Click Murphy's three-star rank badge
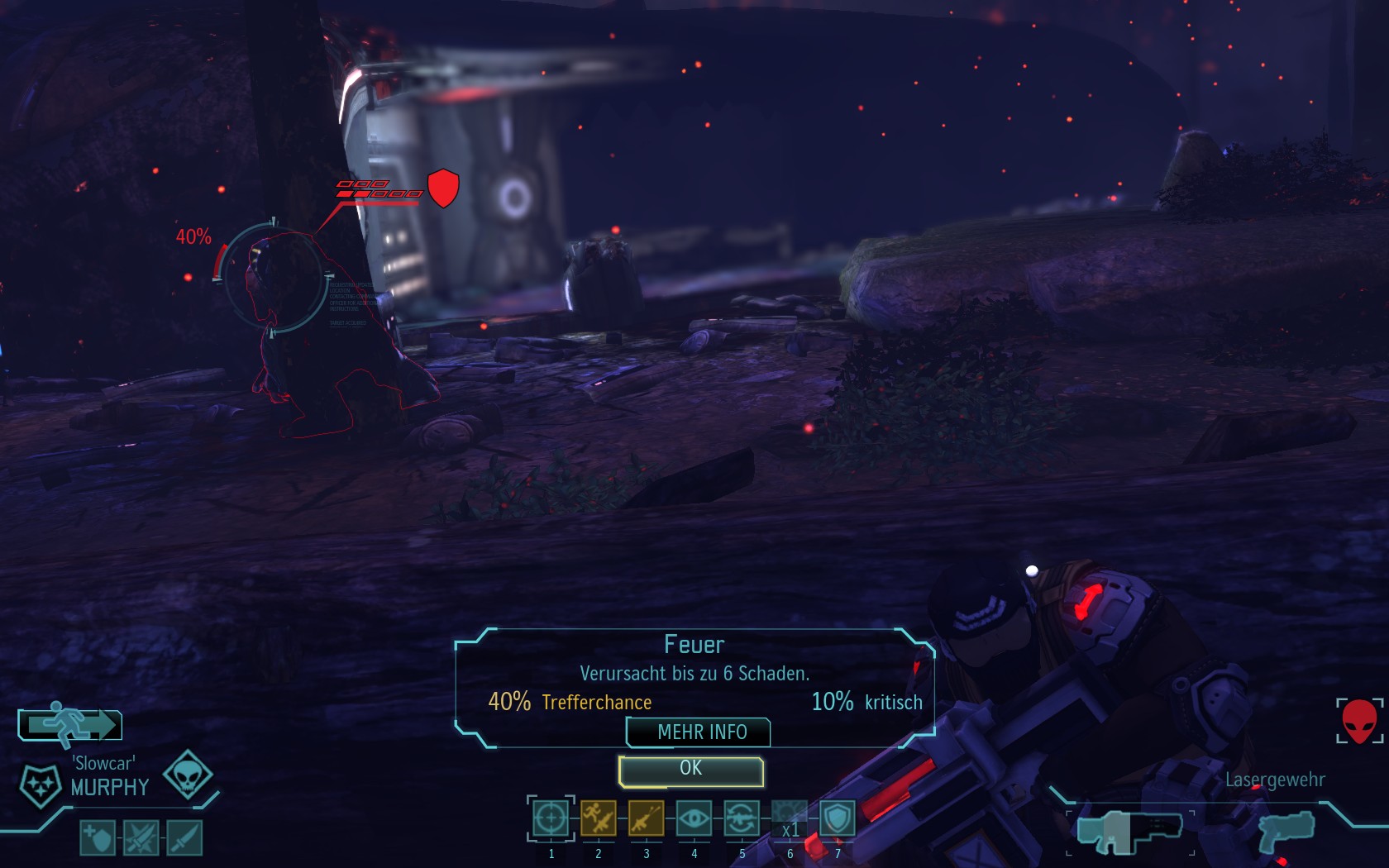This screenshot has width=1389, height=868. click(x=40, y=784)
